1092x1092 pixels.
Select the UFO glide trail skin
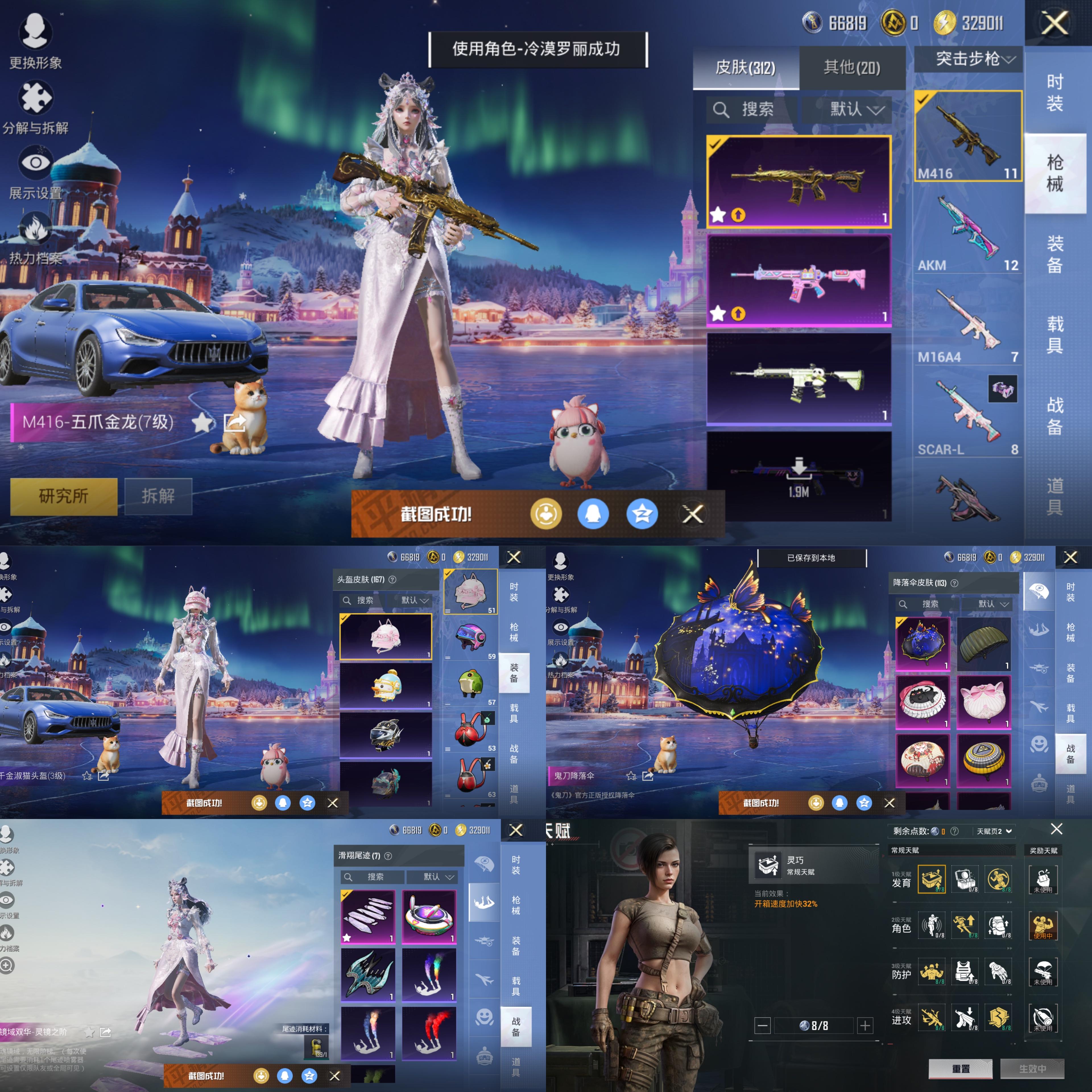(x=429, y=916)
